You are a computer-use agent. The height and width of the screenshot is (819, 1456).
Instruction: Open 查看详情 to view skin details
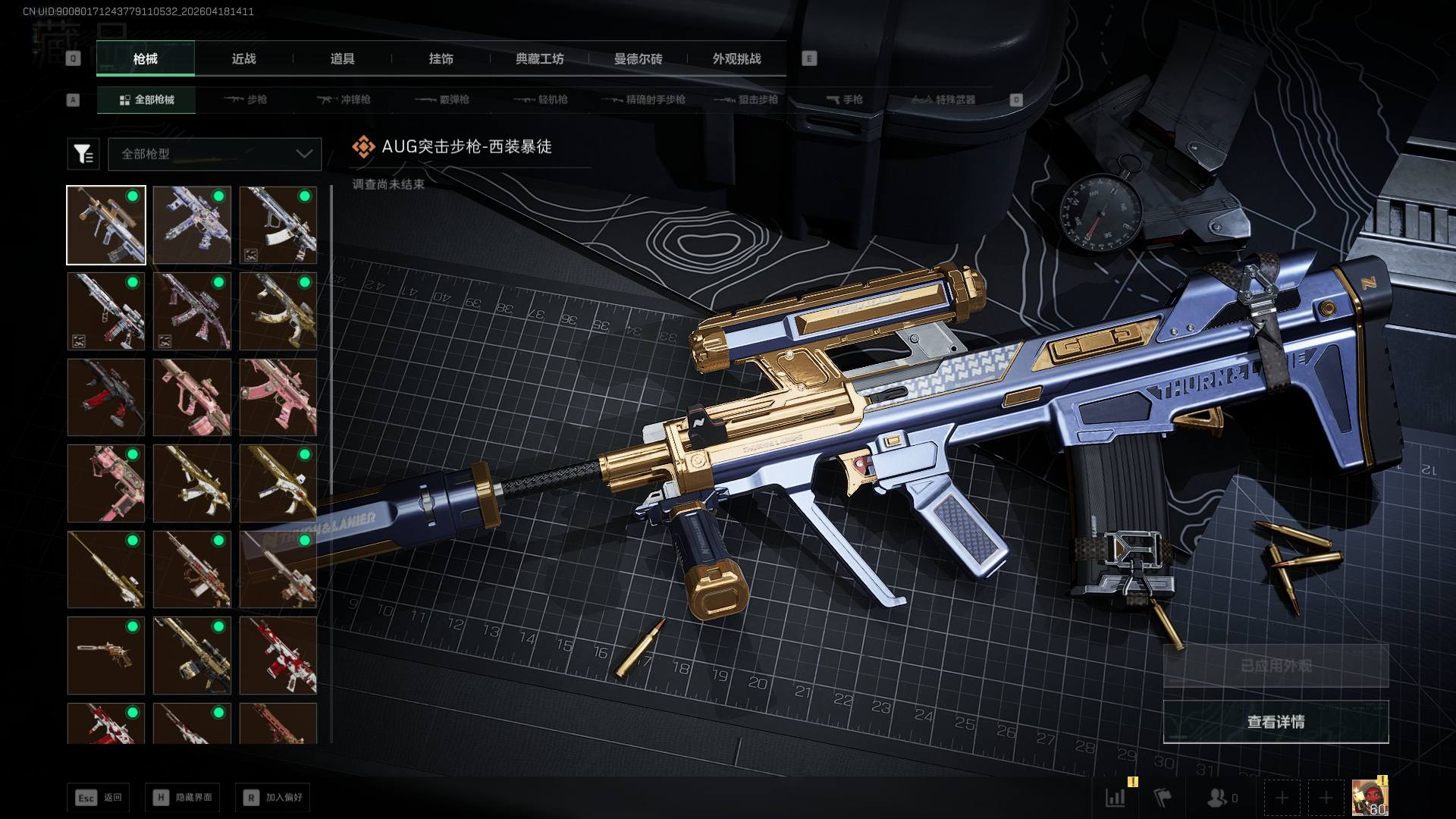point(1276,722)
